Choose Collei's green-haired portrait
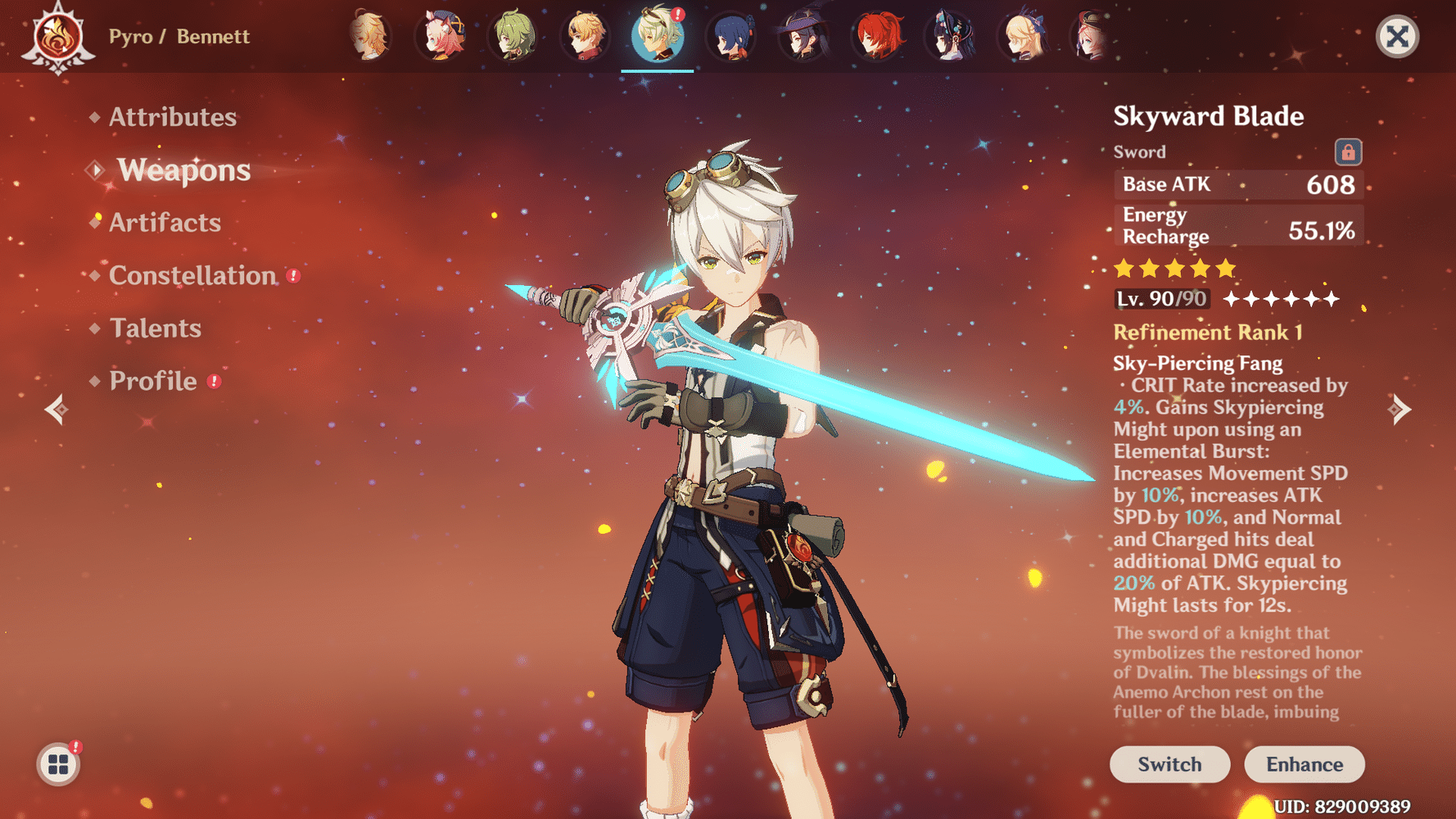The width and height of the screenshot is (1456, 819). [513, 37]
